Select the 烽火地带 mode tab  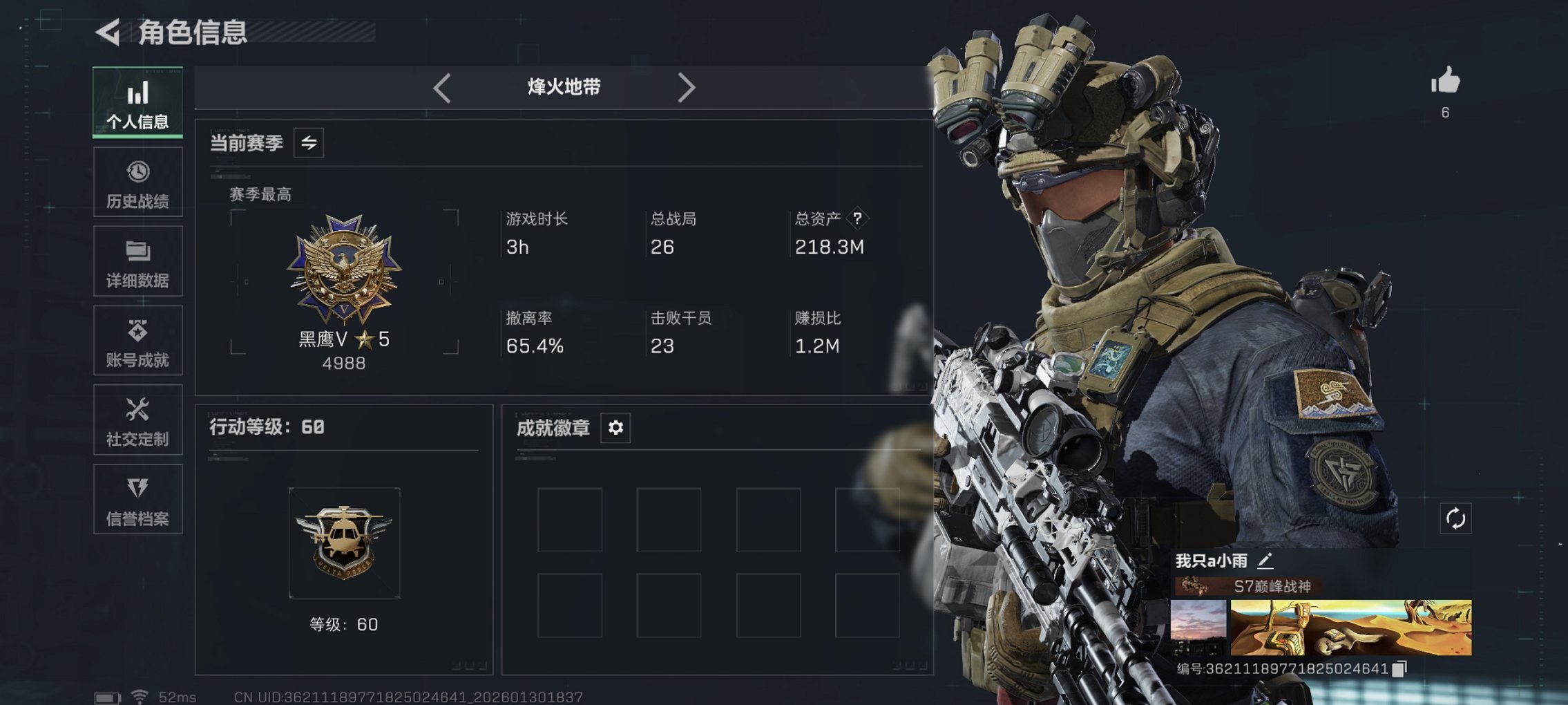pyautogui.click(x=563, y=87)
